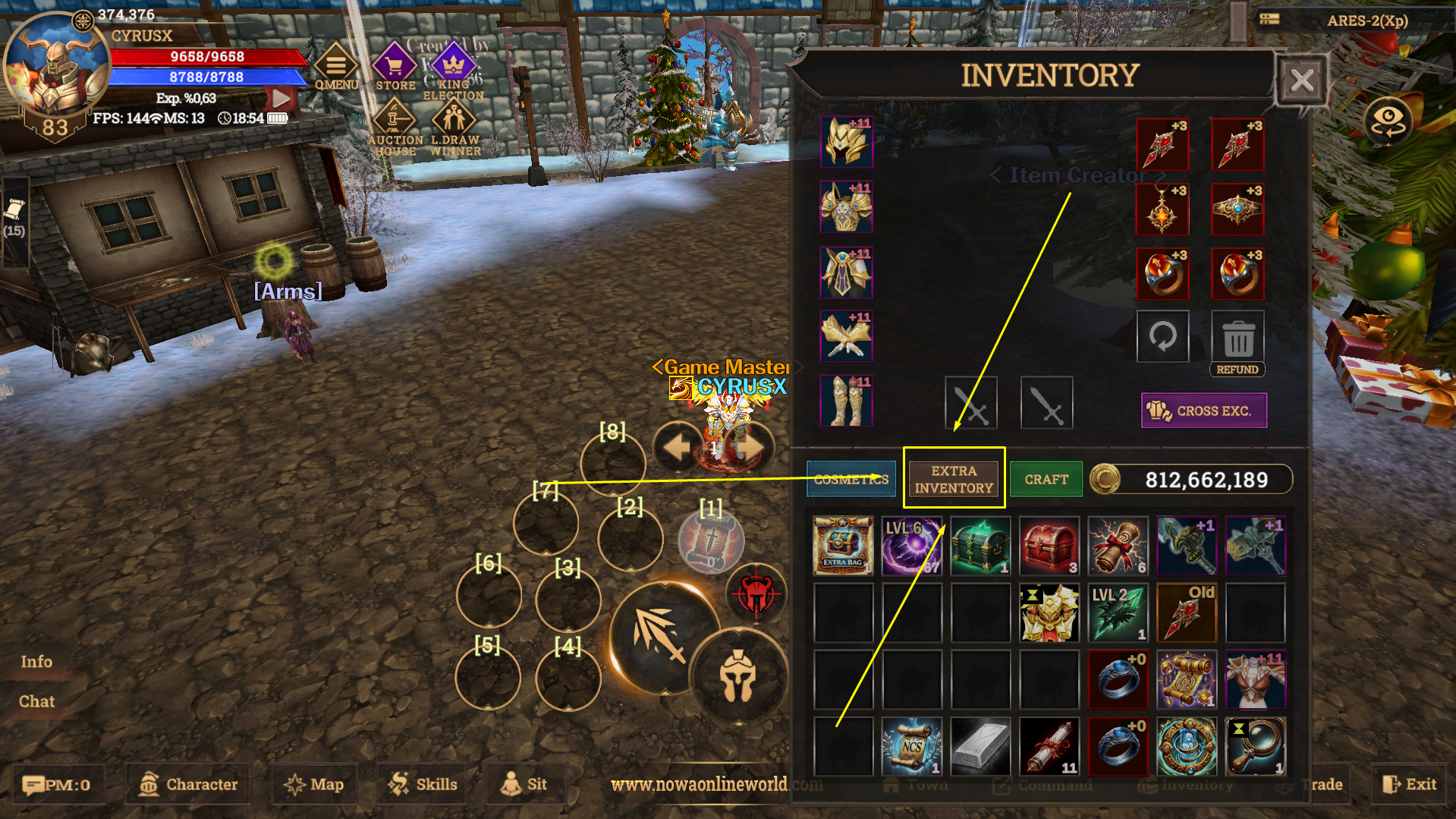The height and width of the screenshot is (819, 1456).
Task: Click the REFUND trash can icon
Action: pyautogui.click(x=1237, y=336)
